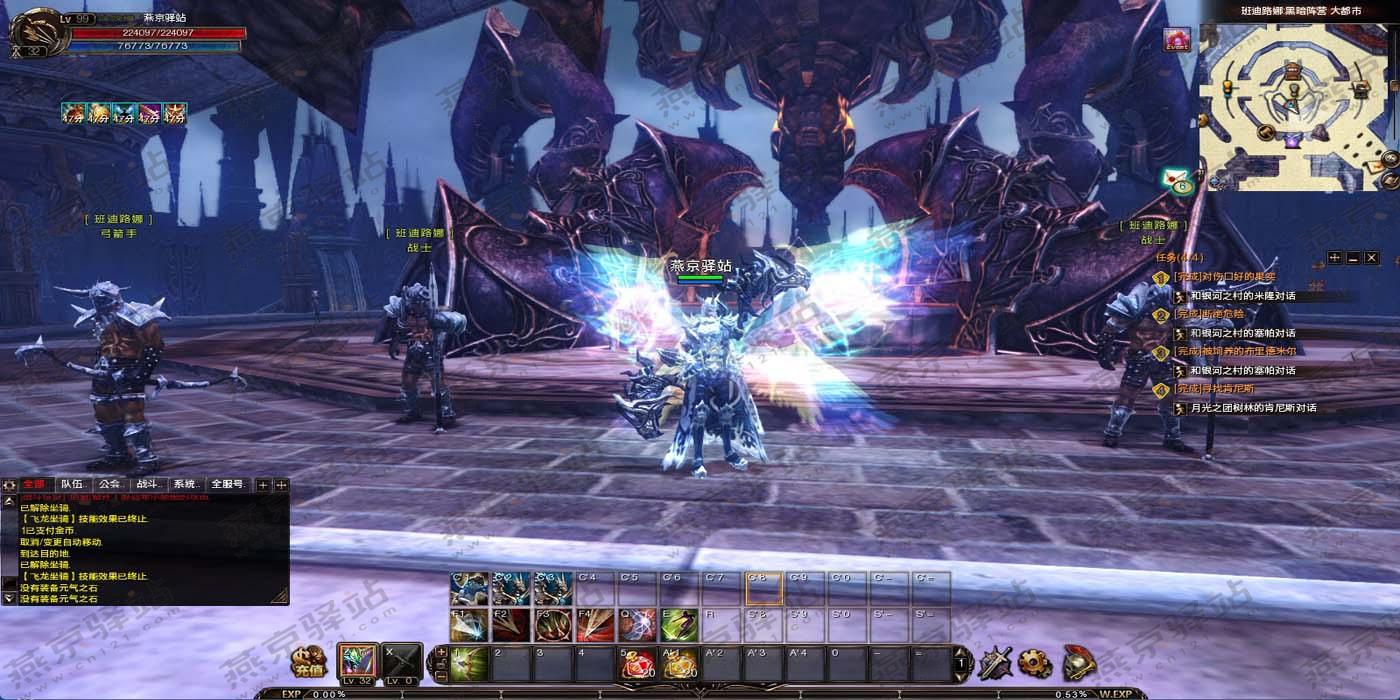The image size is (1400, 700).
Task: Open the helmet character menu icon
Action: click(1078, 662)
